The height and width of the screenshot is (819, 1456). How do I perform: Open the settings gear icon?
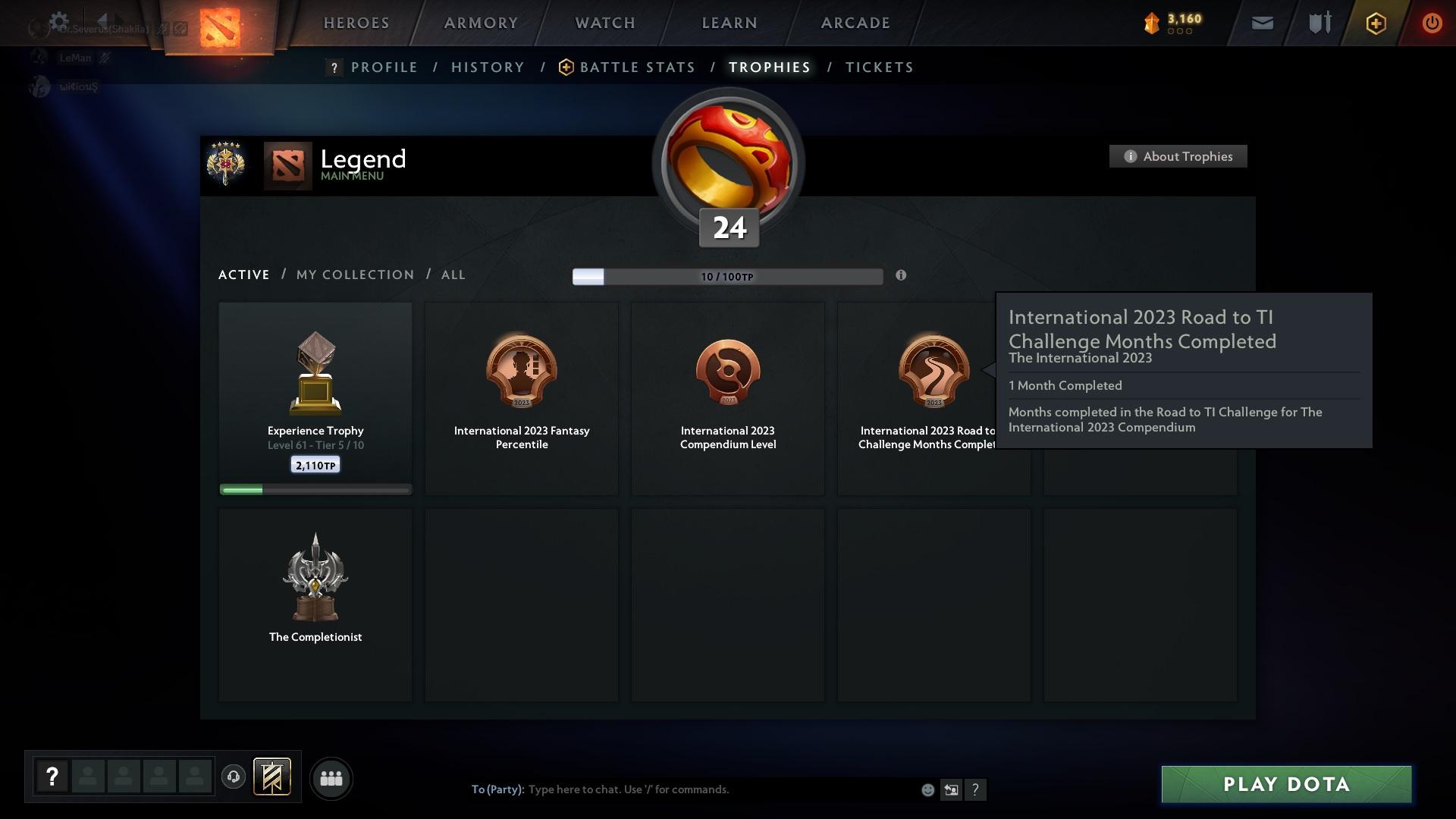59,20
